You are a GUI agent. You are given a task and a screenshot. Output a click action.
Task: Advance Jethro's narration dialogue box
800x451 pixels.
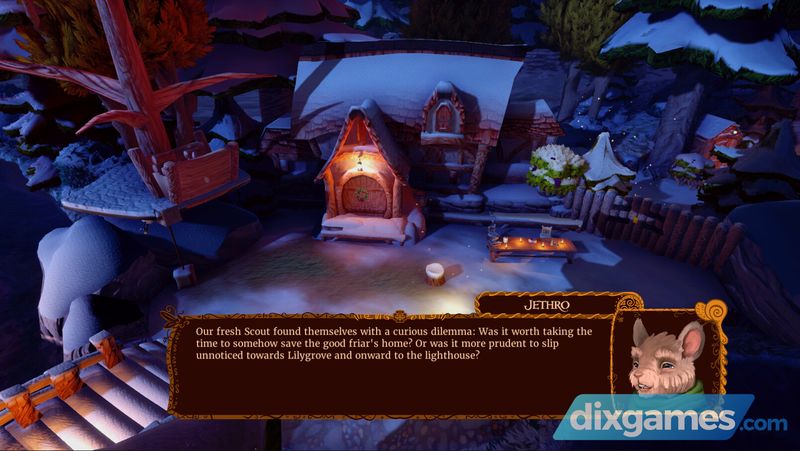click(390, 362)
